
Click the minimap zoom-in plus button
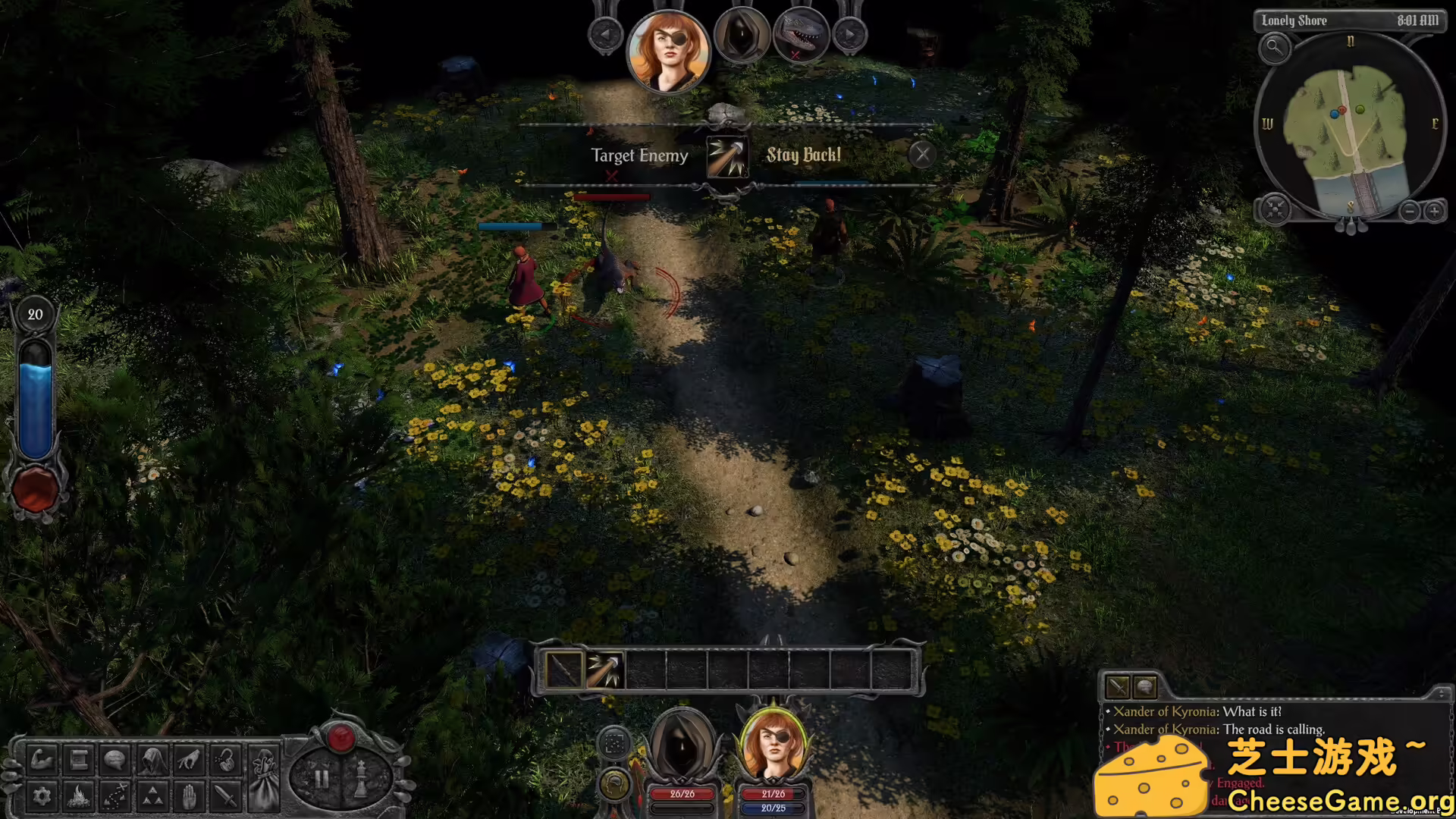1436,212
